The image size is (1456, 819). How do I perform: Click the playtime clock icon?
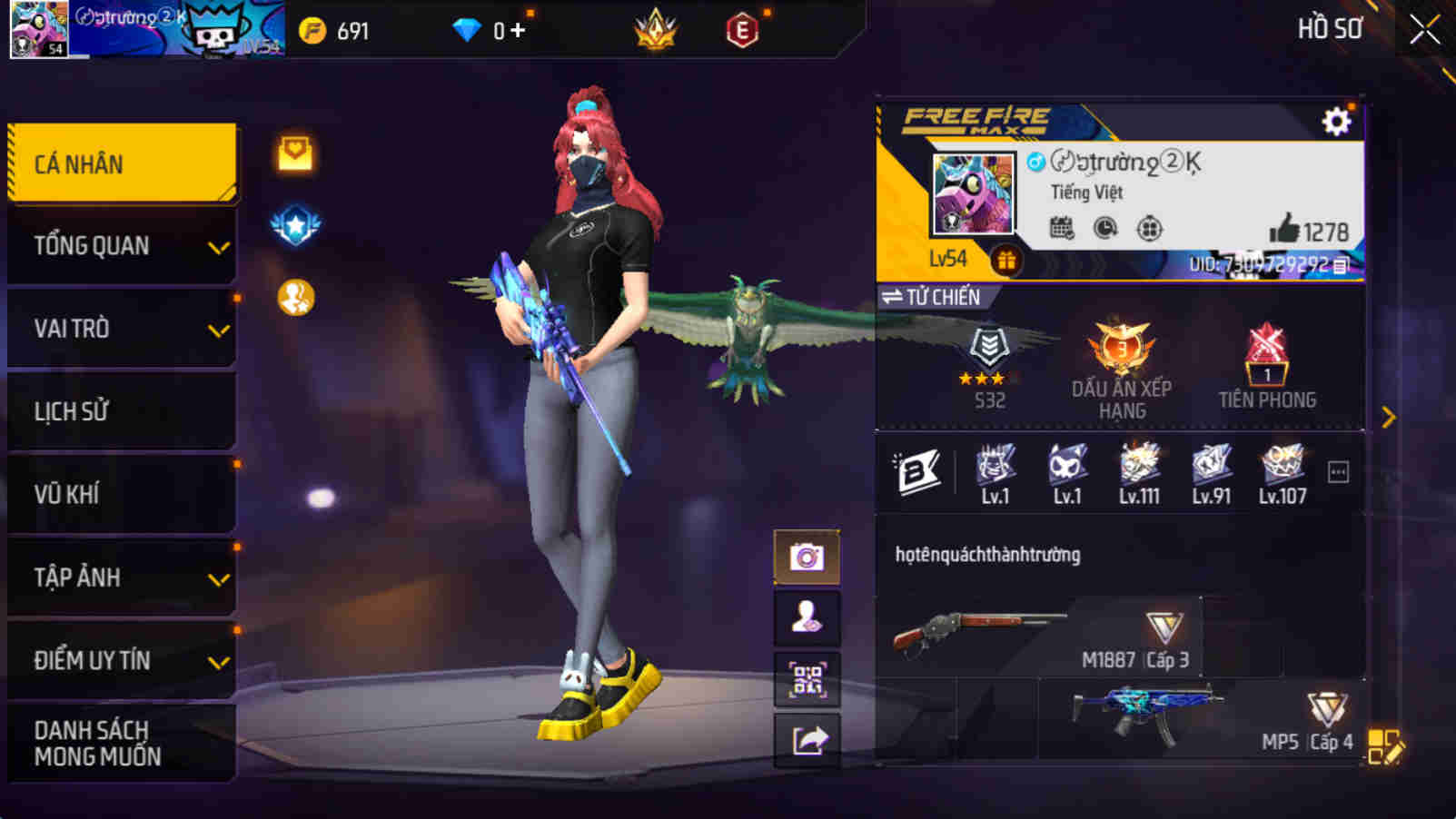(x=1104, y=230)
